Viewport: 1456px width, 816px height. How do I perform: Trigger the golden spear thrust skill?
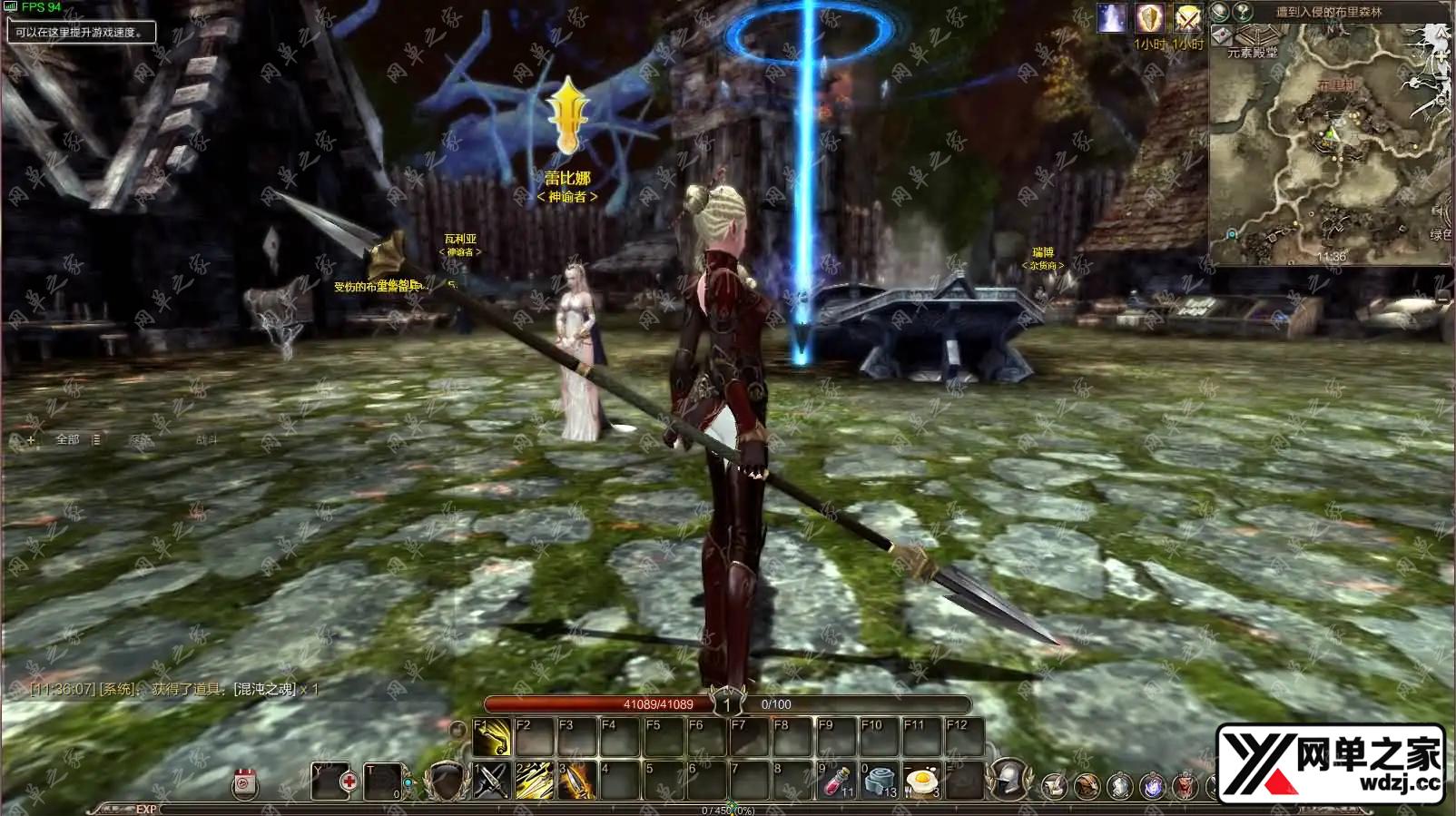[x=576, y=781]
